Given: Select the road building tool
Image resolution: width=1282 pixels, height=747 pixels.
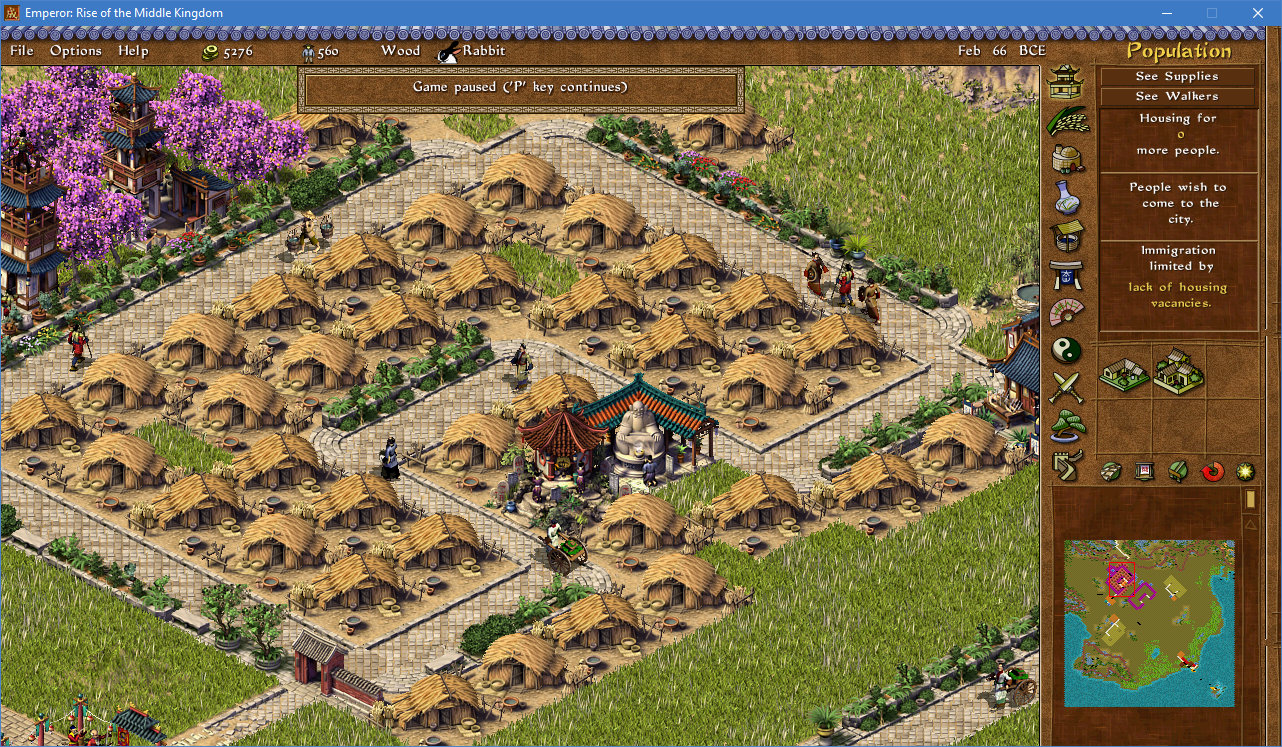Looking at the screenshot, I should point(1066,462).
